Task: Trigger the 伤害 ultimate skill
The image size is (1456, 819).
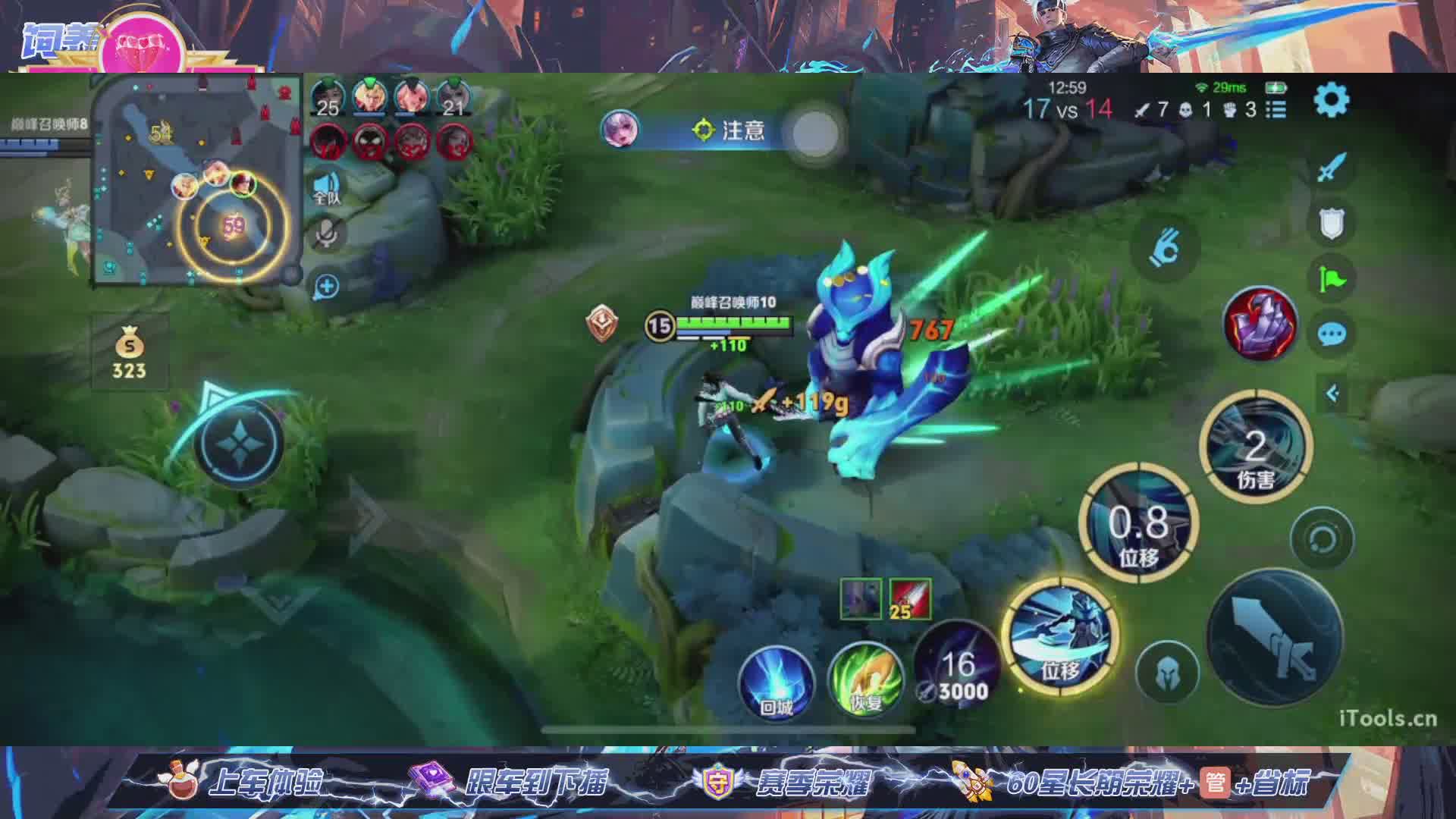Action: [x=1256, y=447]
